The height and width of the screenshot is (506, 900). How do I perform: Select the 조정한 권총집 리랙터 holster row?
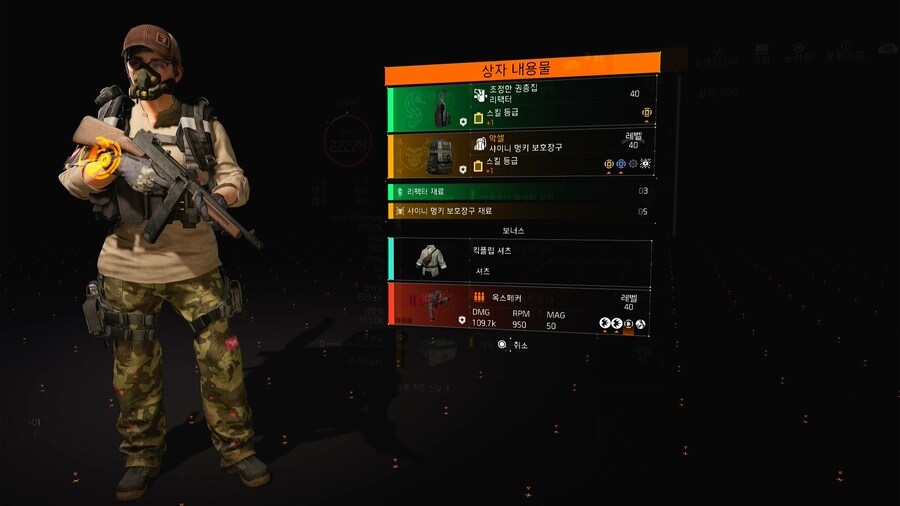[x=520, y=108]
